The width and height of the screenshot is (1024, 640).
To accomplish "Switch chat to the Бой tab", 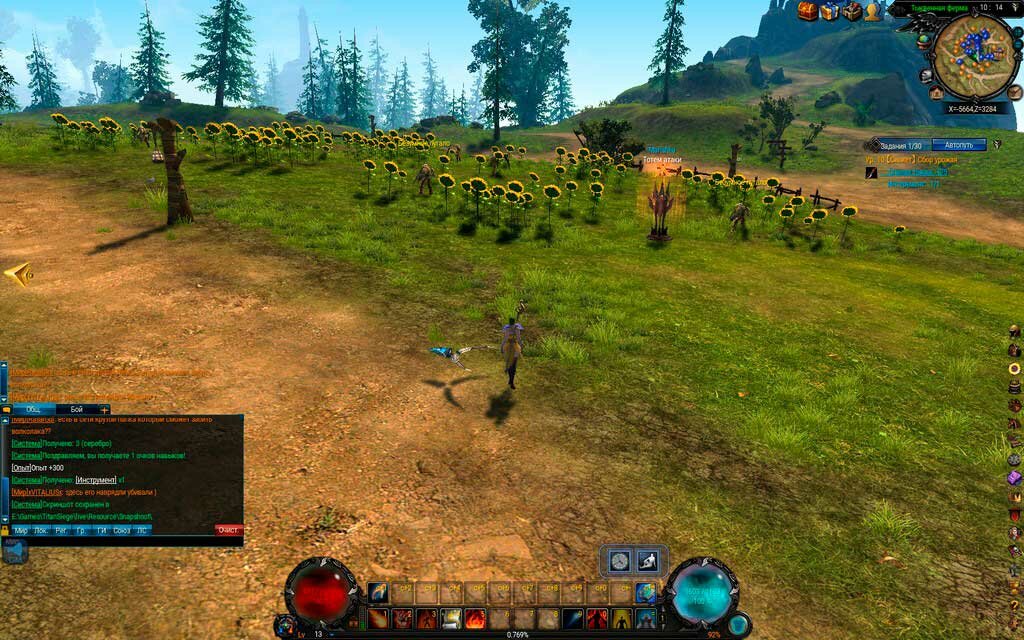I will pos(76,409).
